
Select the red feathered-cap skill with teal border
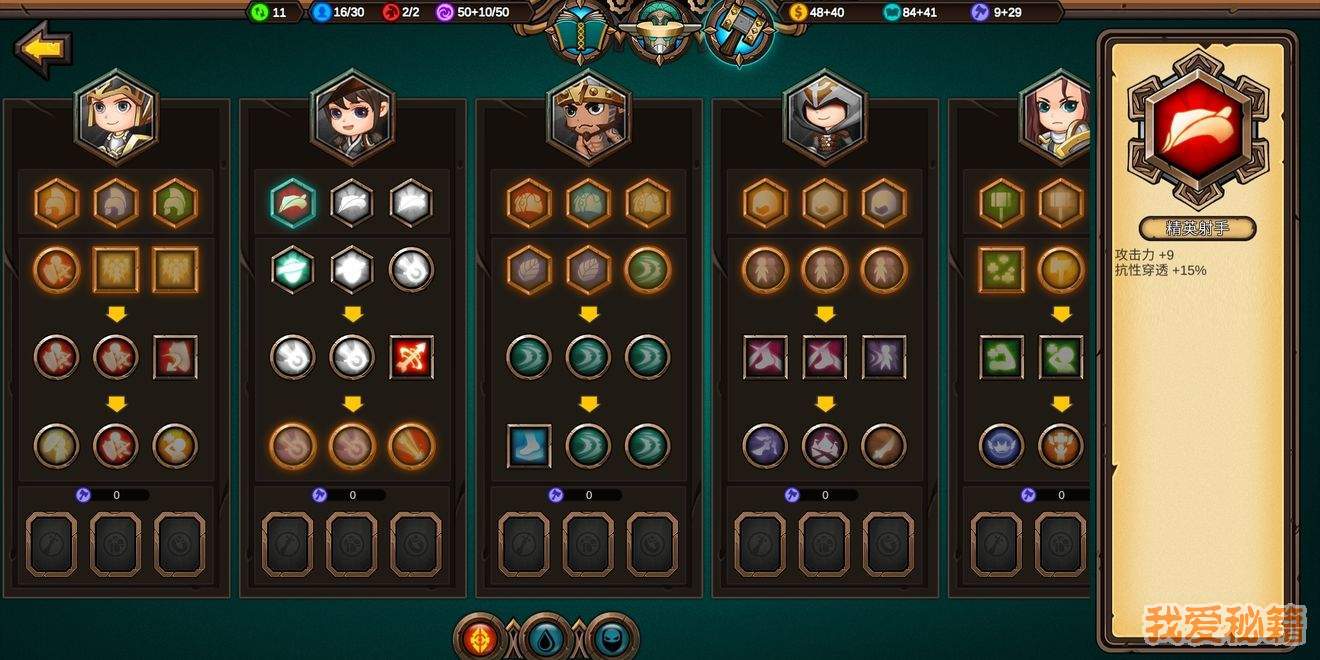293,204
